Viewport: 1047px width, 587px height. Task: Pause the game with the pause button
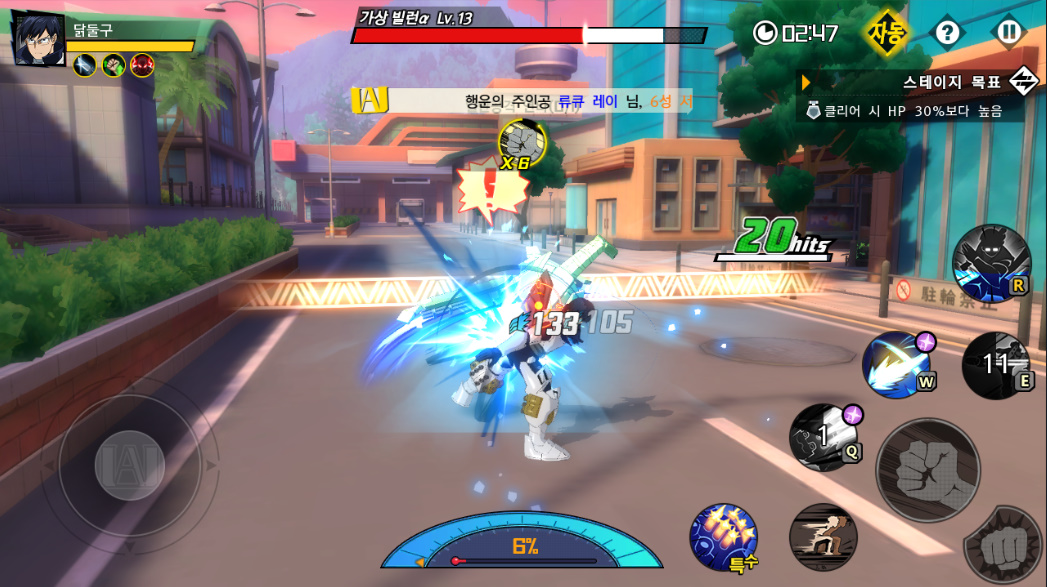(x=1008, y=32)
